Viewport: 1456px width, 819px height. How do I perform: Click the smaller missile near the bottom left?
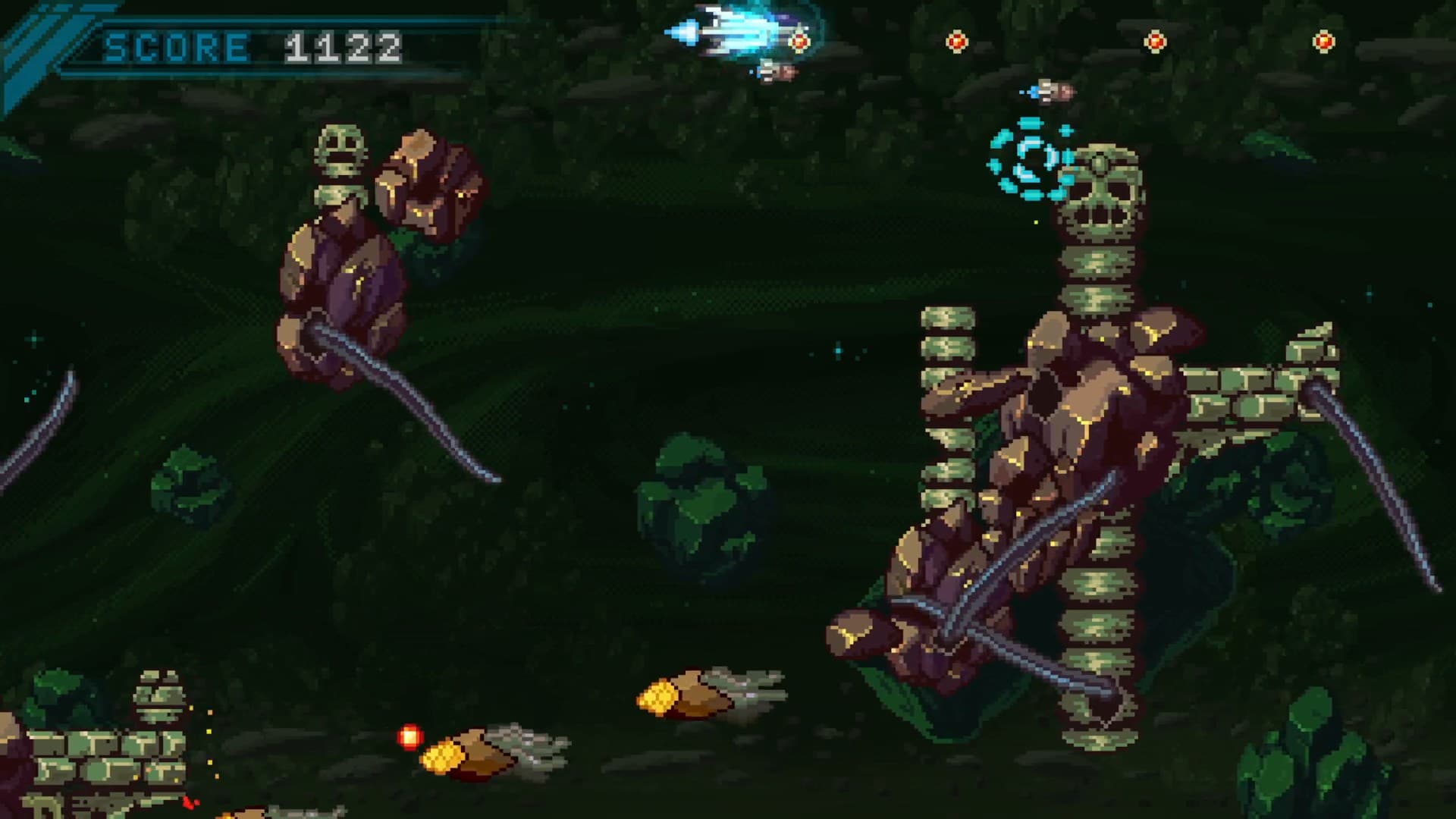coord(485,751)
